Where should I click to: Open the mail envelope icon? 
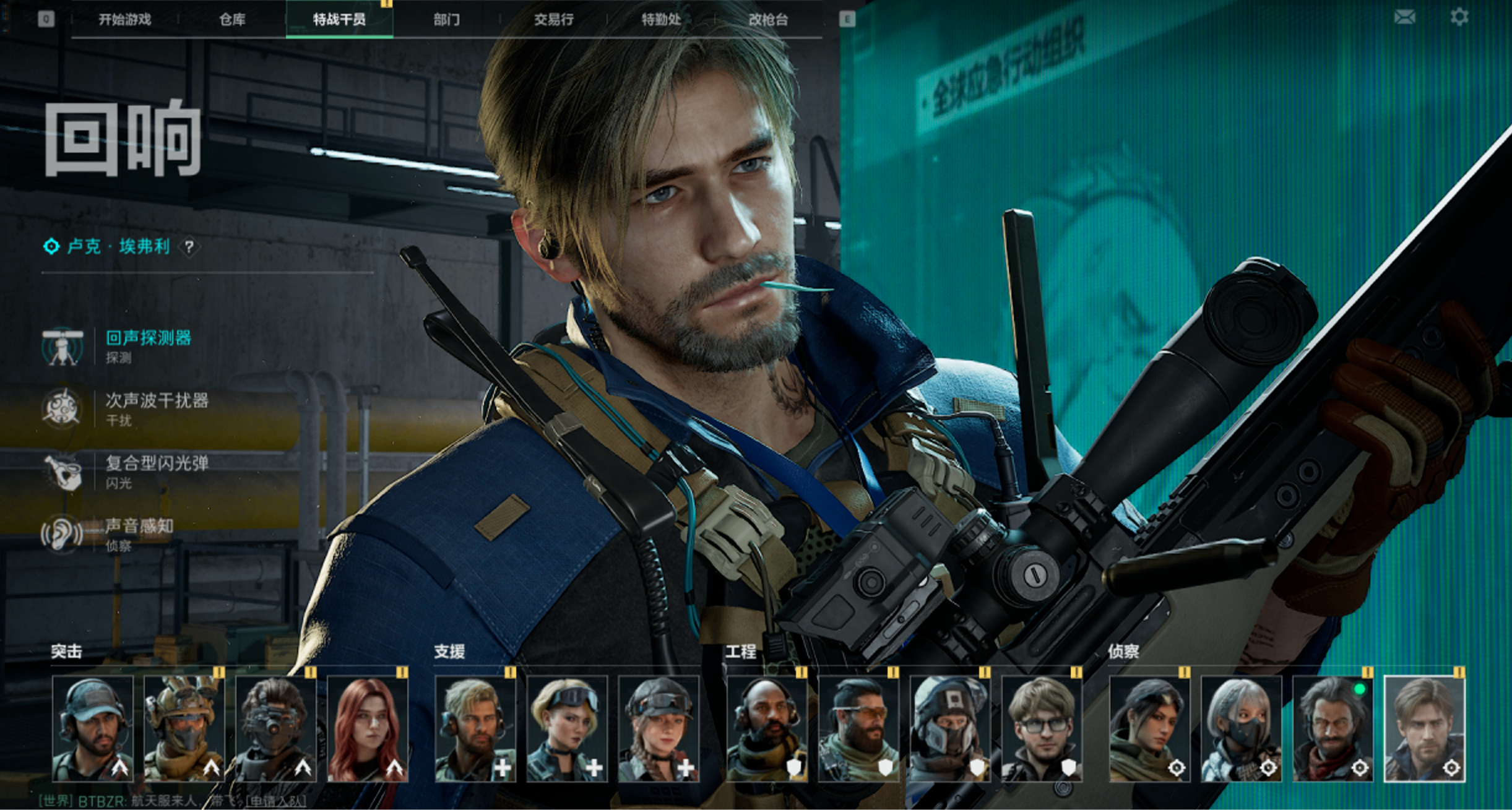point(1404,17)
